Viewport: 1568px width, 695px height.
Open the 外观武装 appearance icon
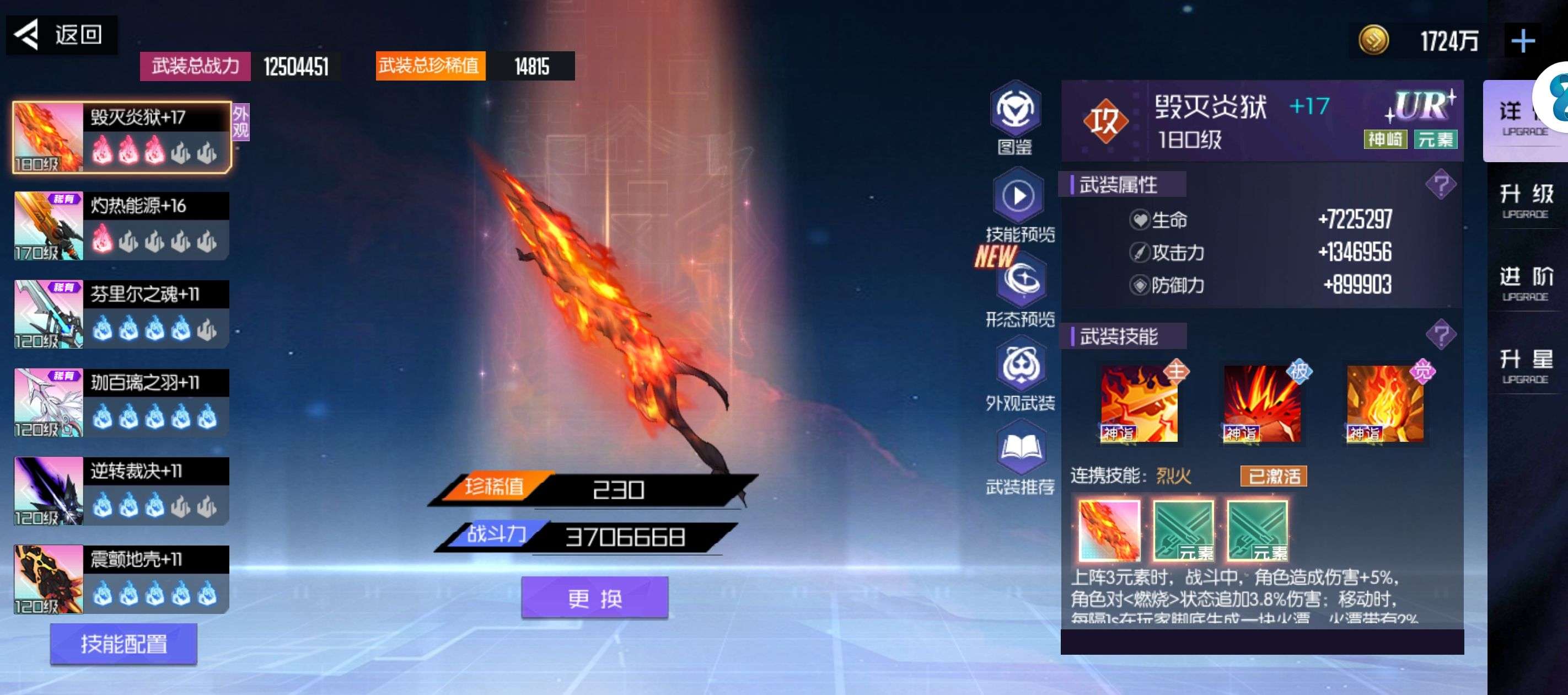tap(1020, 375)
